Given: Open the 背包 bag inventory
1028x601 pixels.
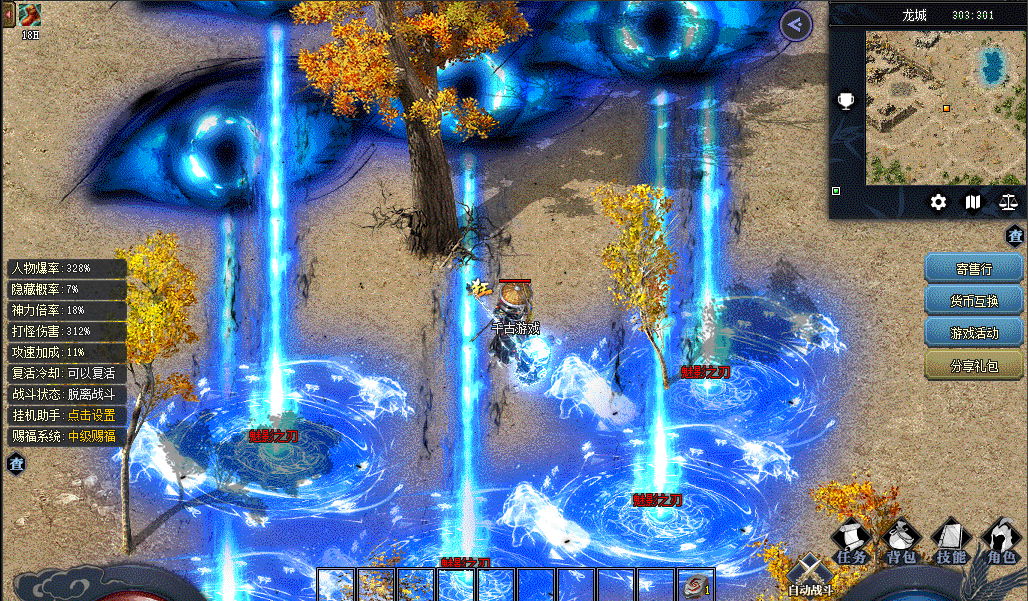Looking at the screenshot, I should pos(901,542).
